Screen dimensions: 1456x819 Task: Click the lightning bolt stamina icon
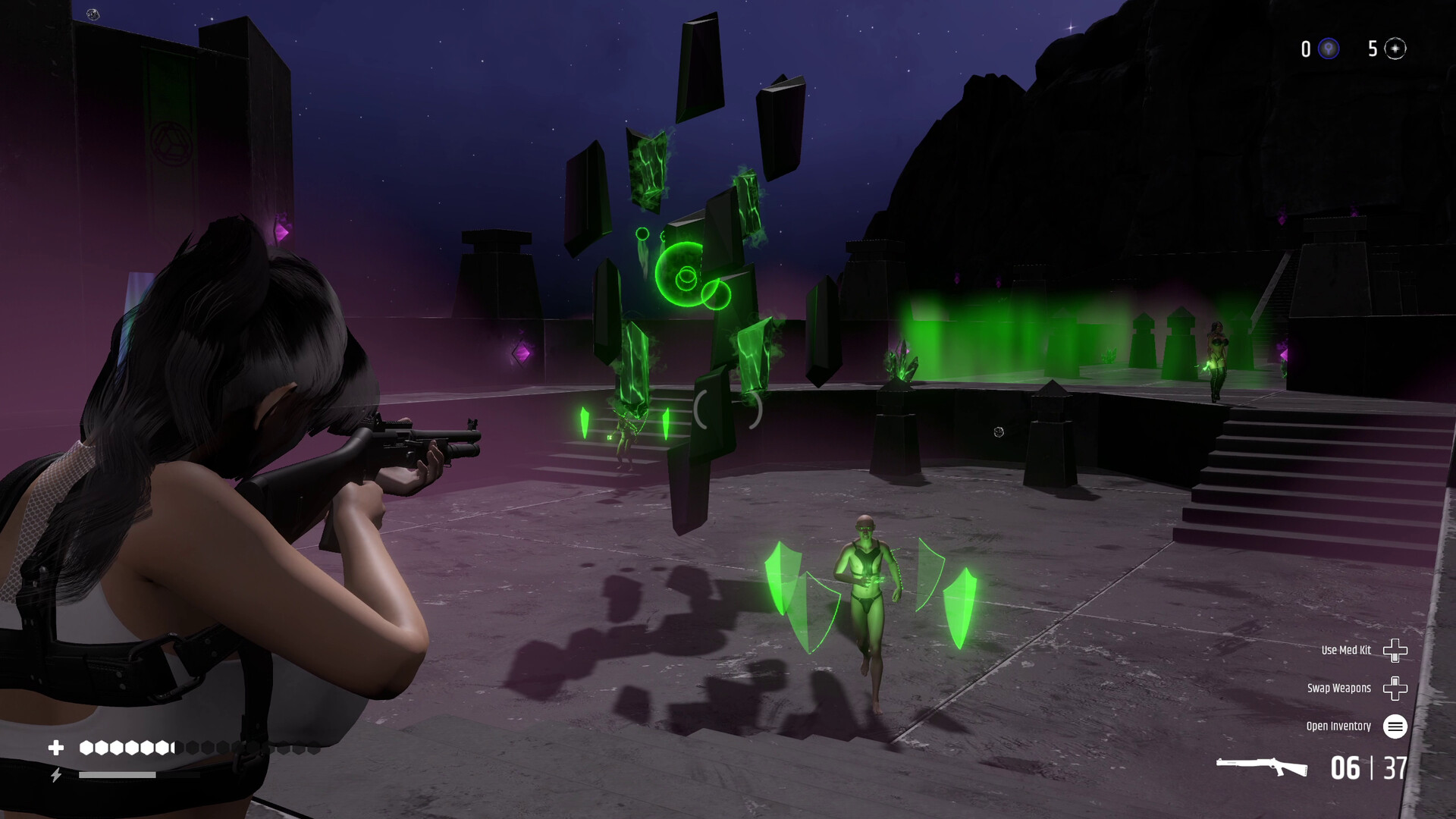58,775
